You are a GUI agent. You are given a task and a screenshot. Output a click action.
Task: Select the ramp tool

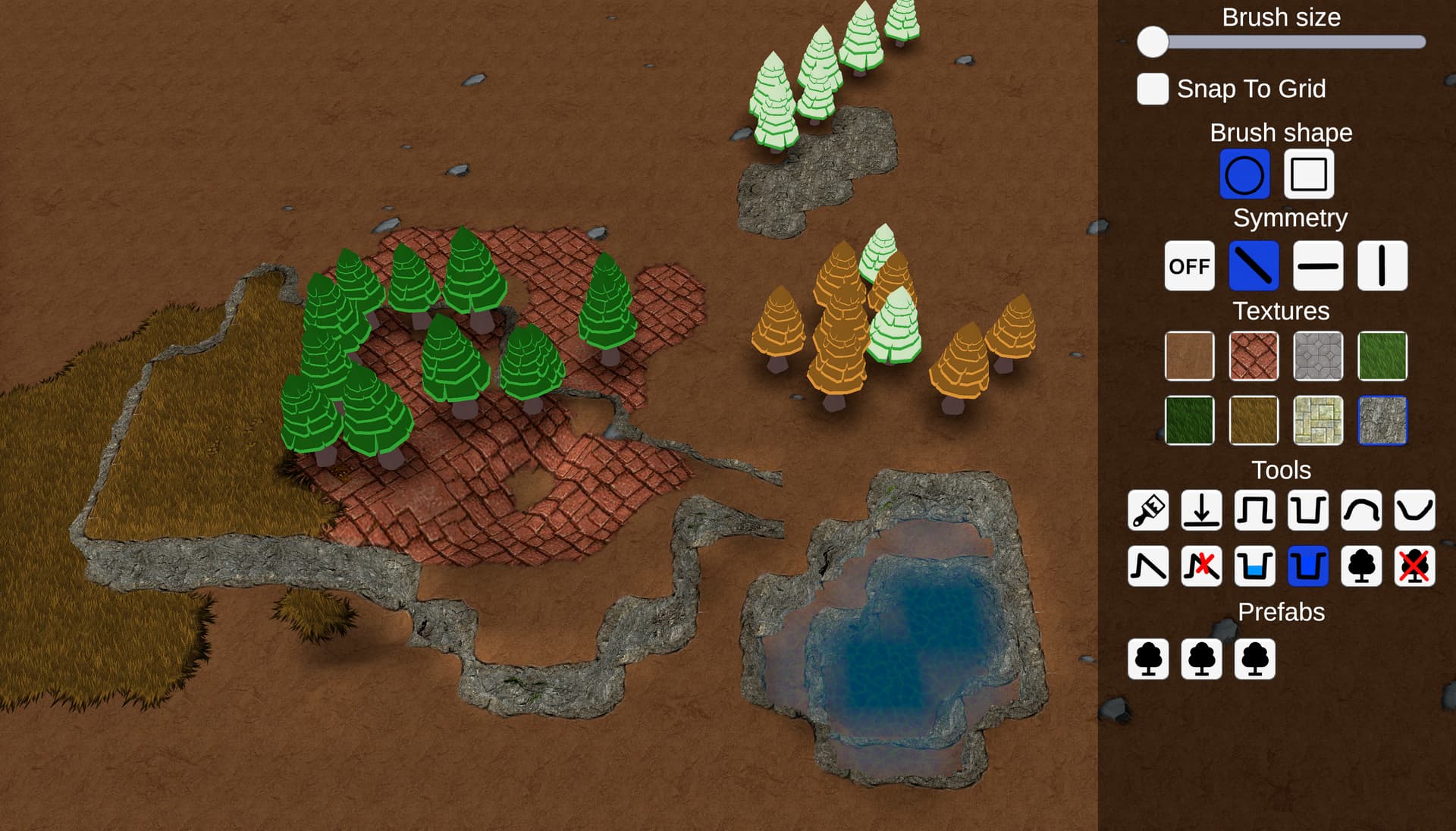click(1147, 566)
